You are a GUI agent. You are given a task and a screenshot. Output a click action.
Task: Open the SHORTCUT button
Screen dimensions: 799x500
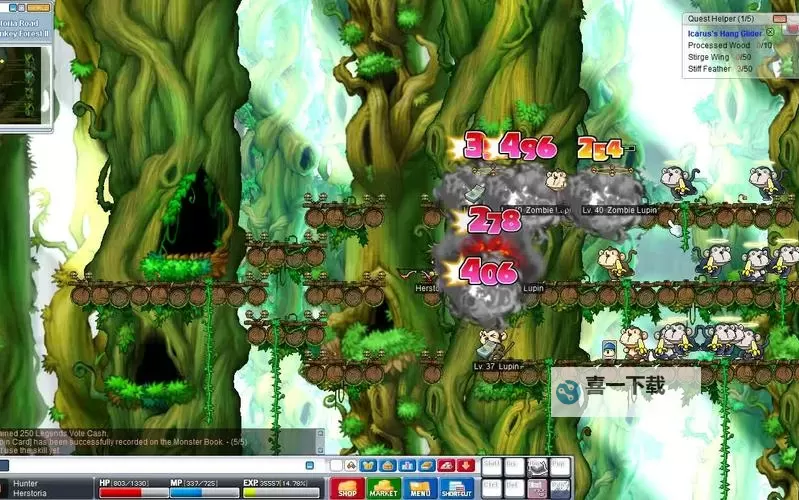click(456, 489)
